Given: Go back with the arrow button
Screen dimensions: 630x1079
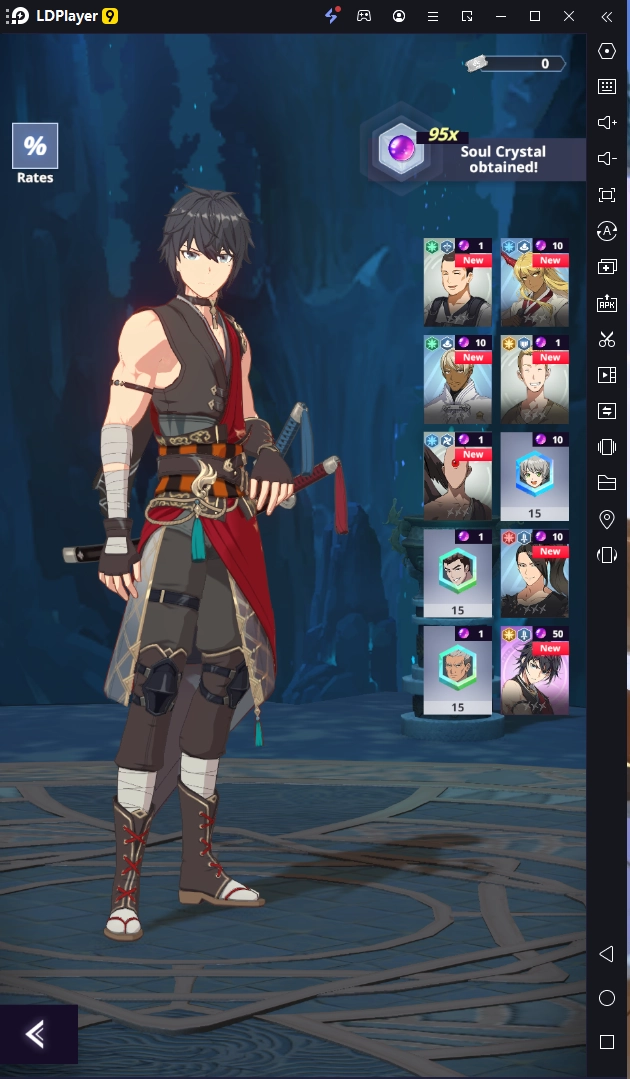Looking at the screenshot, I should coord(37,1033).
